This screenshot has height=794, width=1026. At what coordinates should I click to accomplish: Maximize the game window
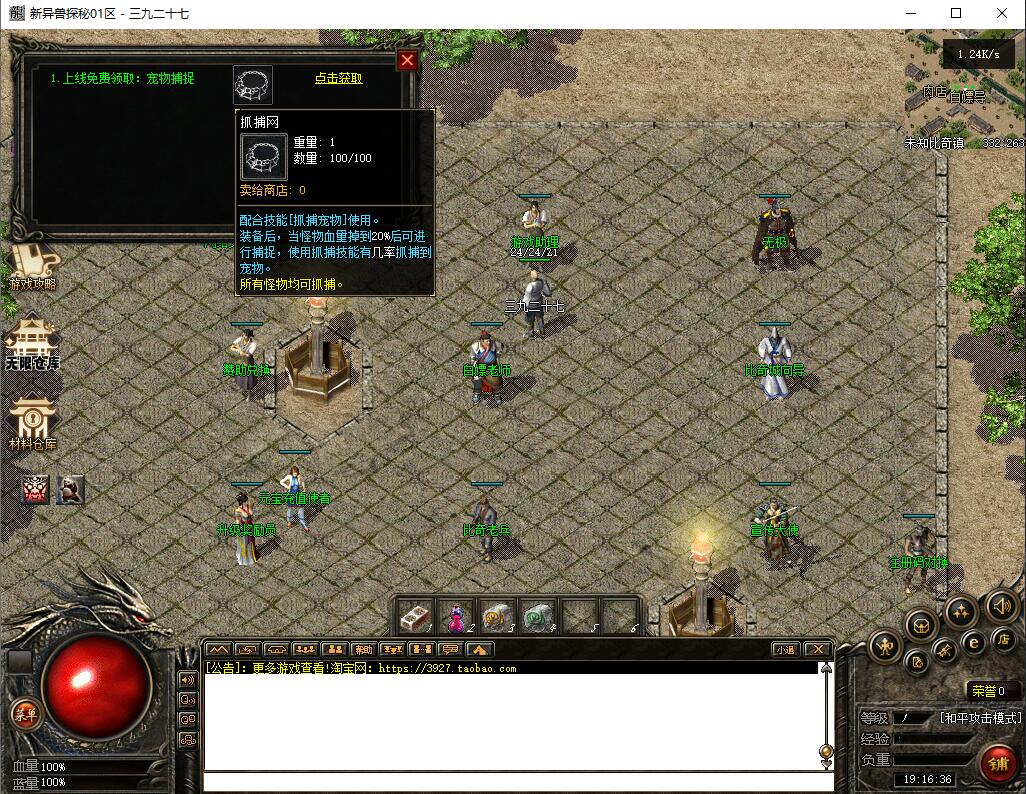956,13
